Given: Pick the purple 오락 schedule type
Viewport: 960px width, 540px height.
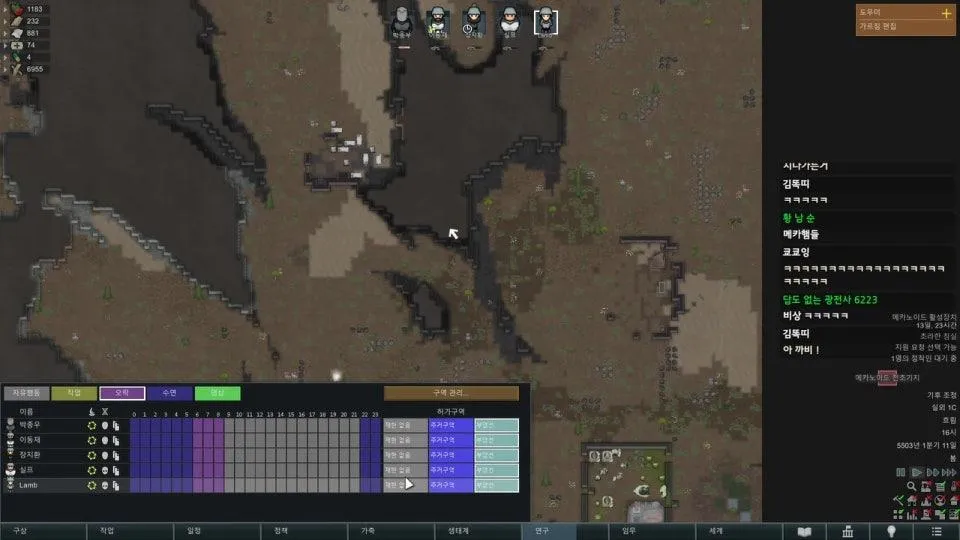Looking at the screenshot, I should pyautogui.click(x=122, y=394).
